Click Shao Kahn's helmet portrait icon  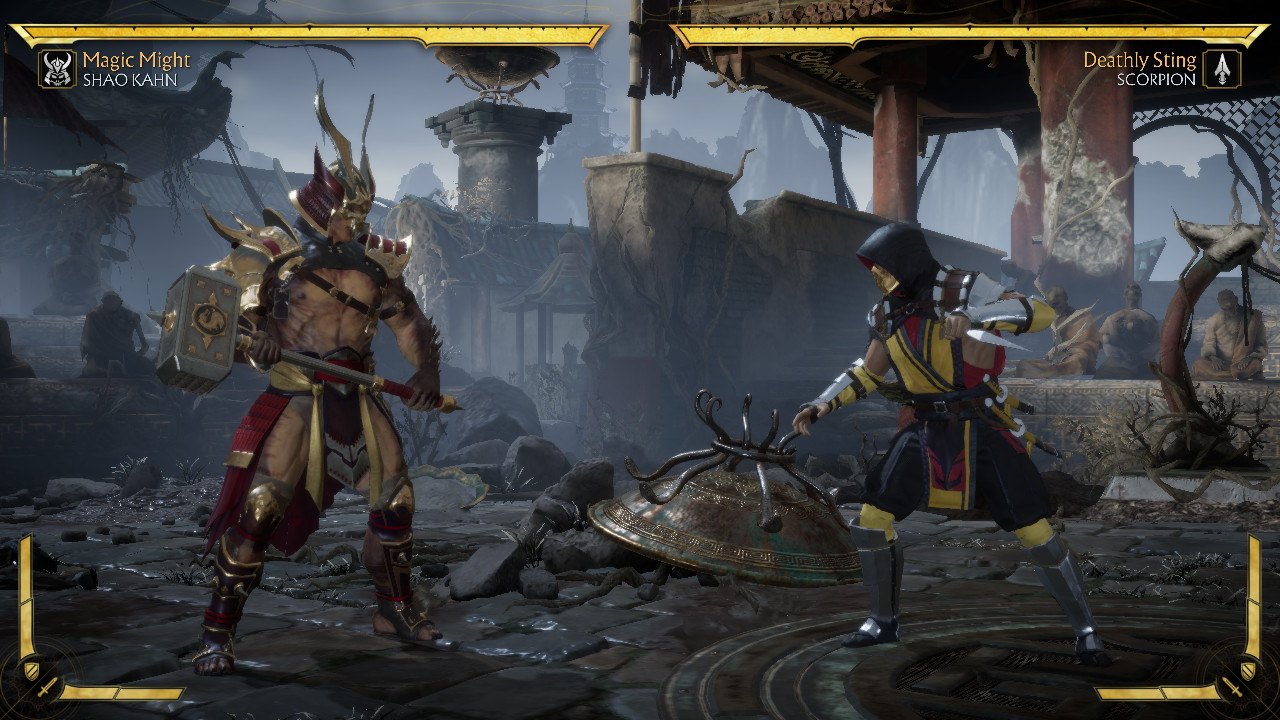point(58,69)
